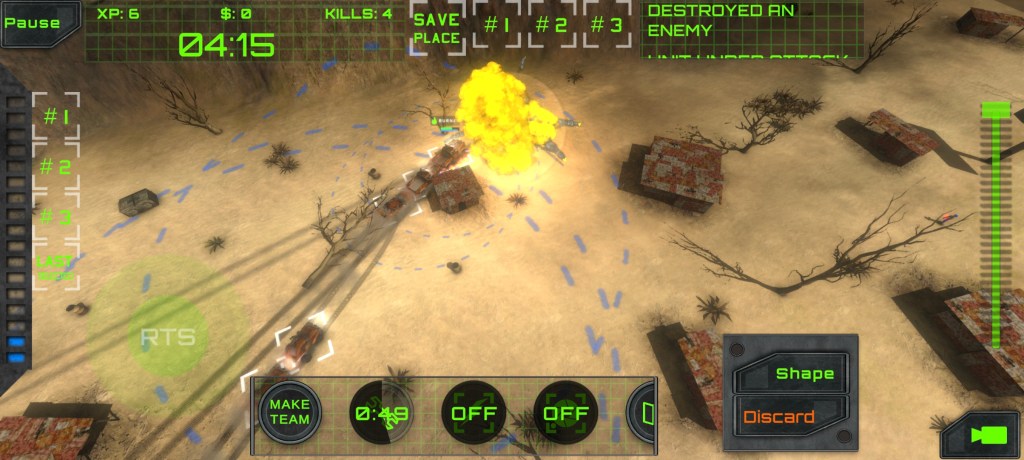Image resolution: width=1024 pixels, height=460 pixels.
Task: Pause the game with the Pause button
Action: (32, 22)
